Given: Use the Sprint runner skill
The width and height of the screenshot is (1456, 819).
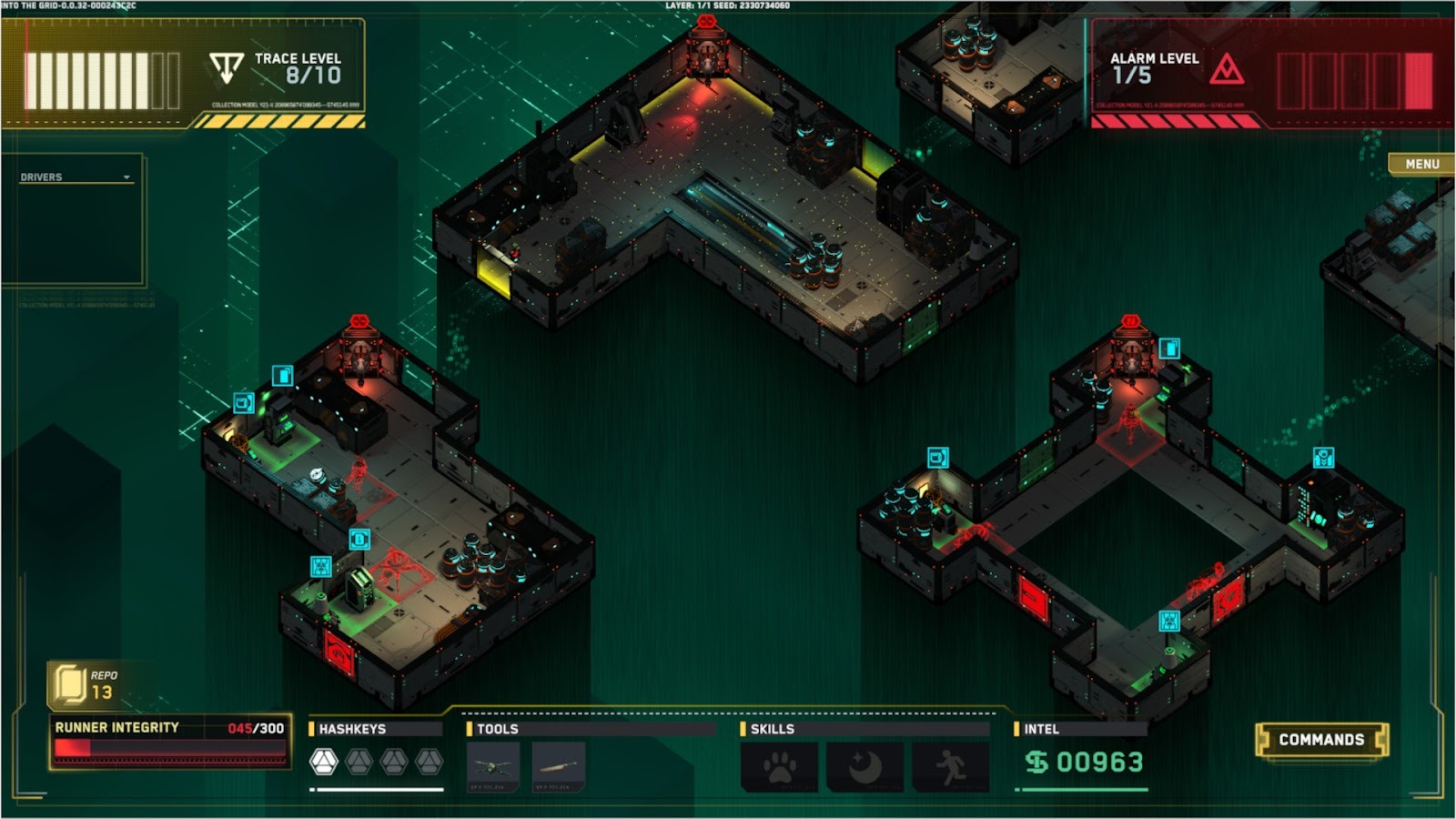Looking at the screenshot, I should (949, 764).
